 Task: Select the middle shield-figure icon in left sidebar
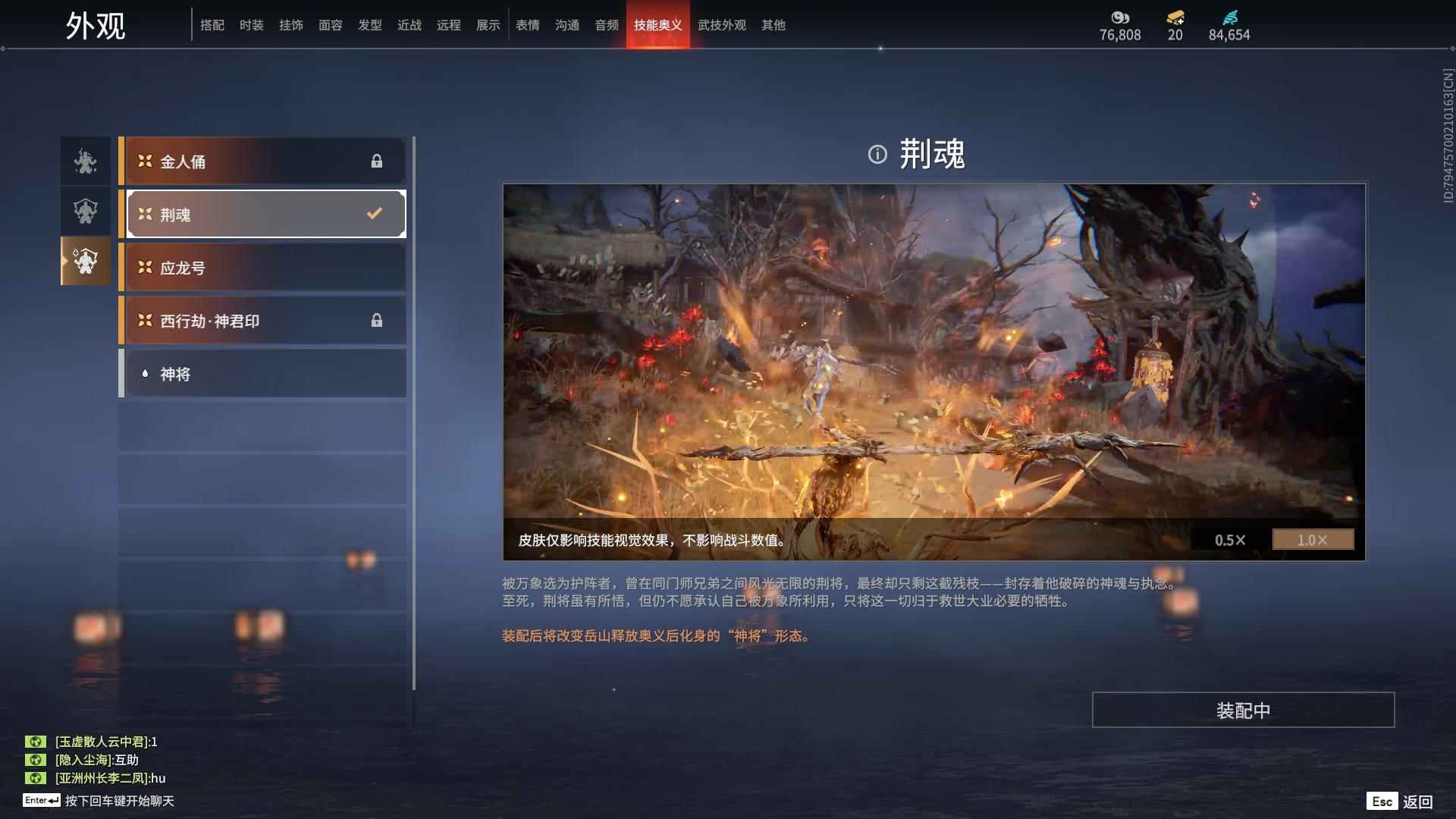[84, 211]
